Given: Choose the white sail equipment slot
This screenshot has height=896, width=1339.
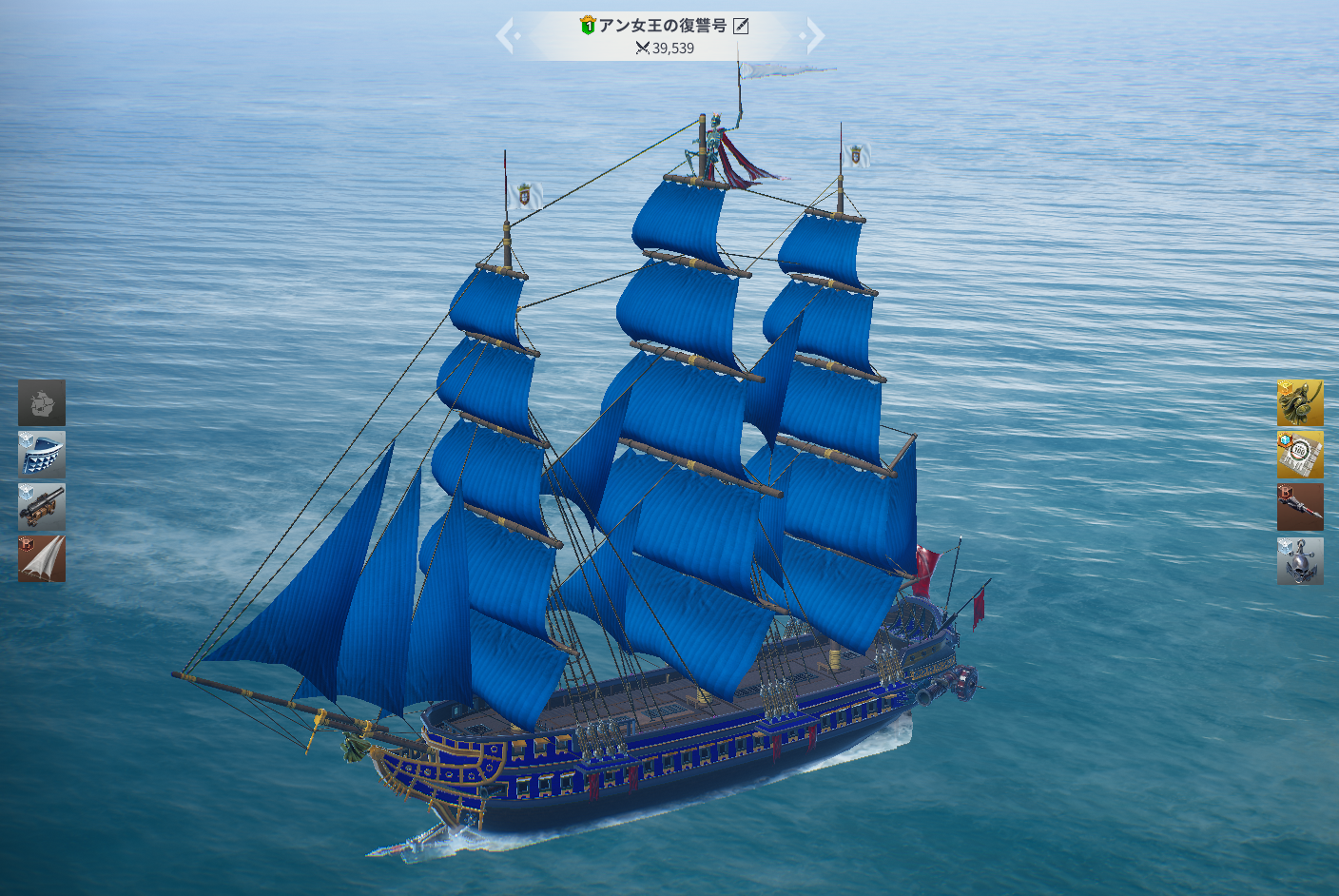Looking at the screenshot, I should tap(42, 559).
